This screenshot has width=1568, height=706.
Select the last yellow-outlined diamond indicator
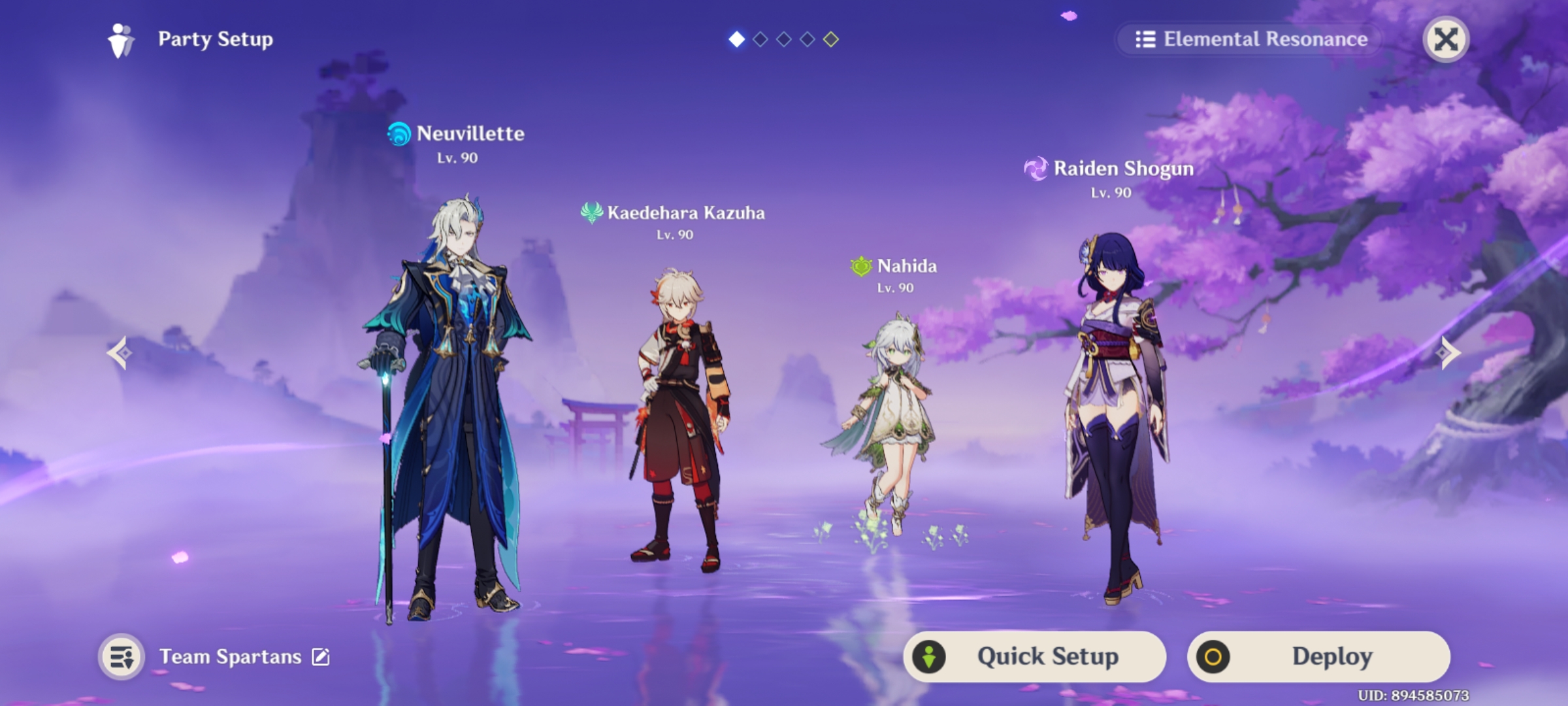click(831, 39)
